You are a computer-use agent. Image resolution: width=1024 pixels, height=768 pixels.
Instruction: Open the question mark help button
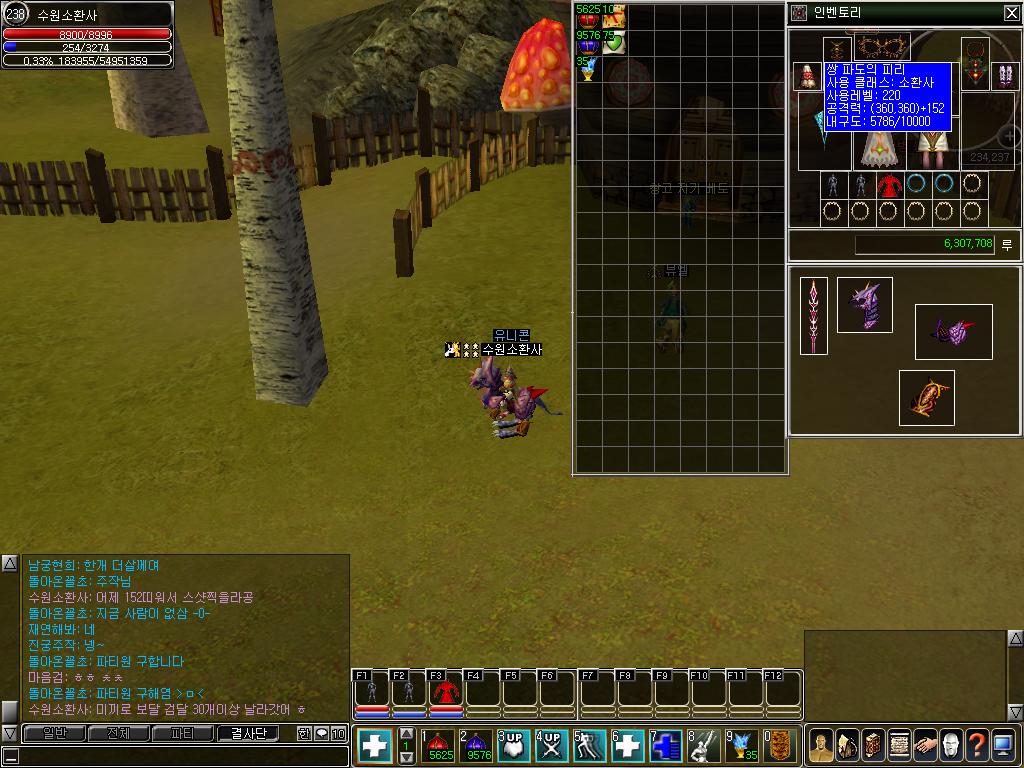click(x=976, y=745)
